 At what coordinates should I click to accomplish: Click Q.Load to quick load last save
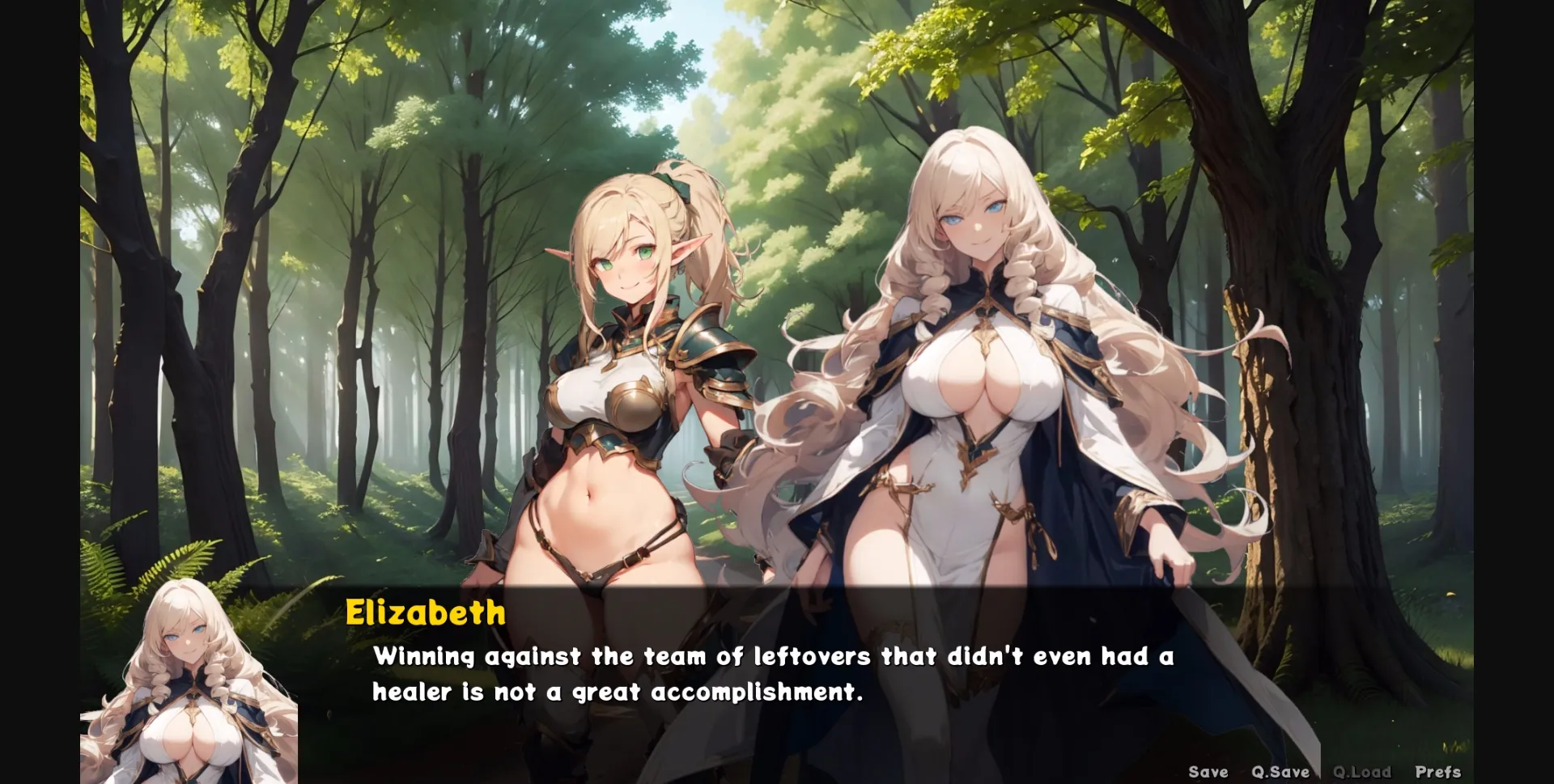(x=1364, y=771)
